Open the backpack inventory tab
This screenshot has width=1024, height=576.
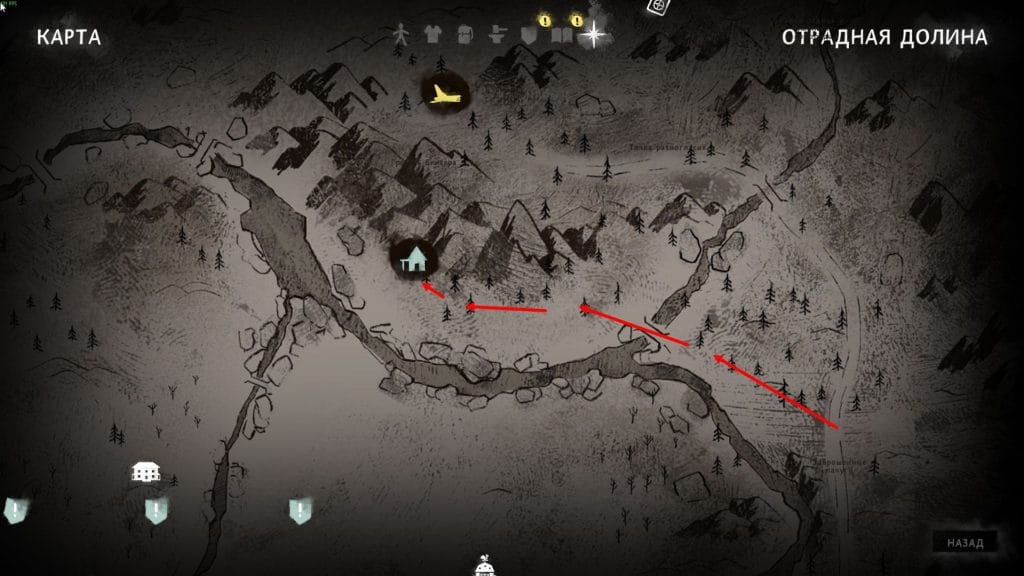coord(464,34)
